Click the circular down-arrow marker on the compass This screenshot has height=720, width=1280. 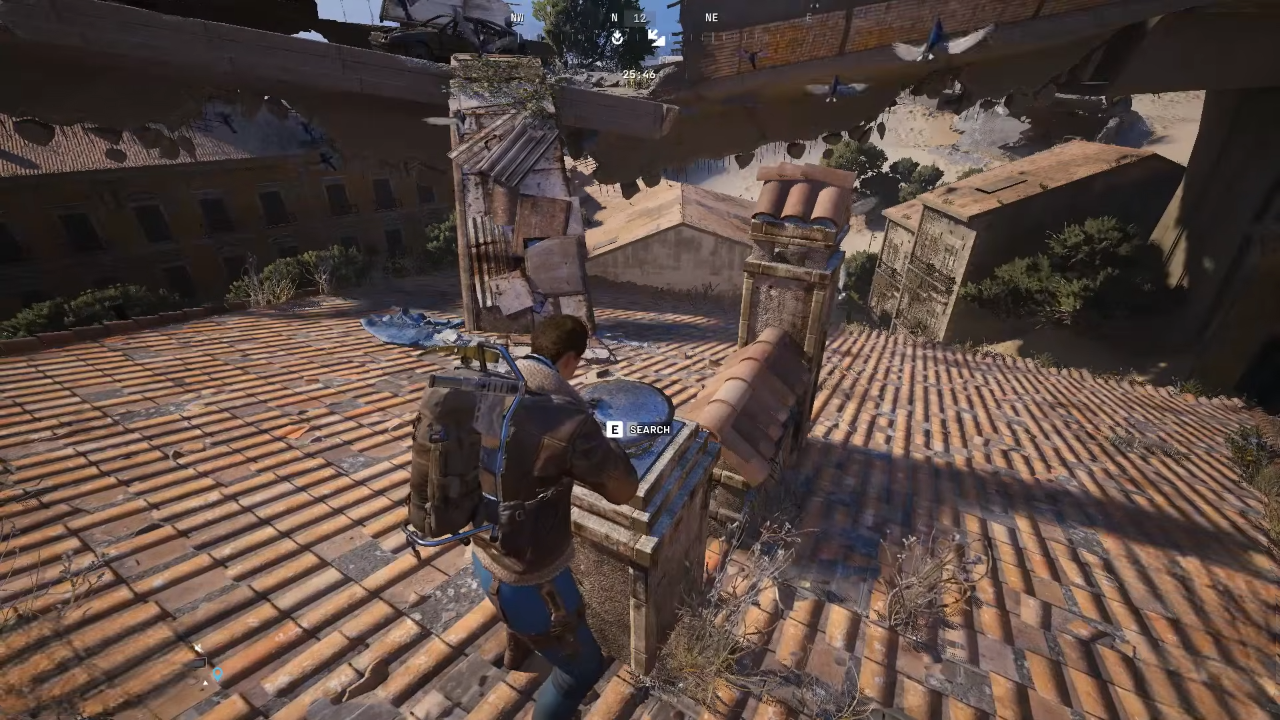click(618, 38)
